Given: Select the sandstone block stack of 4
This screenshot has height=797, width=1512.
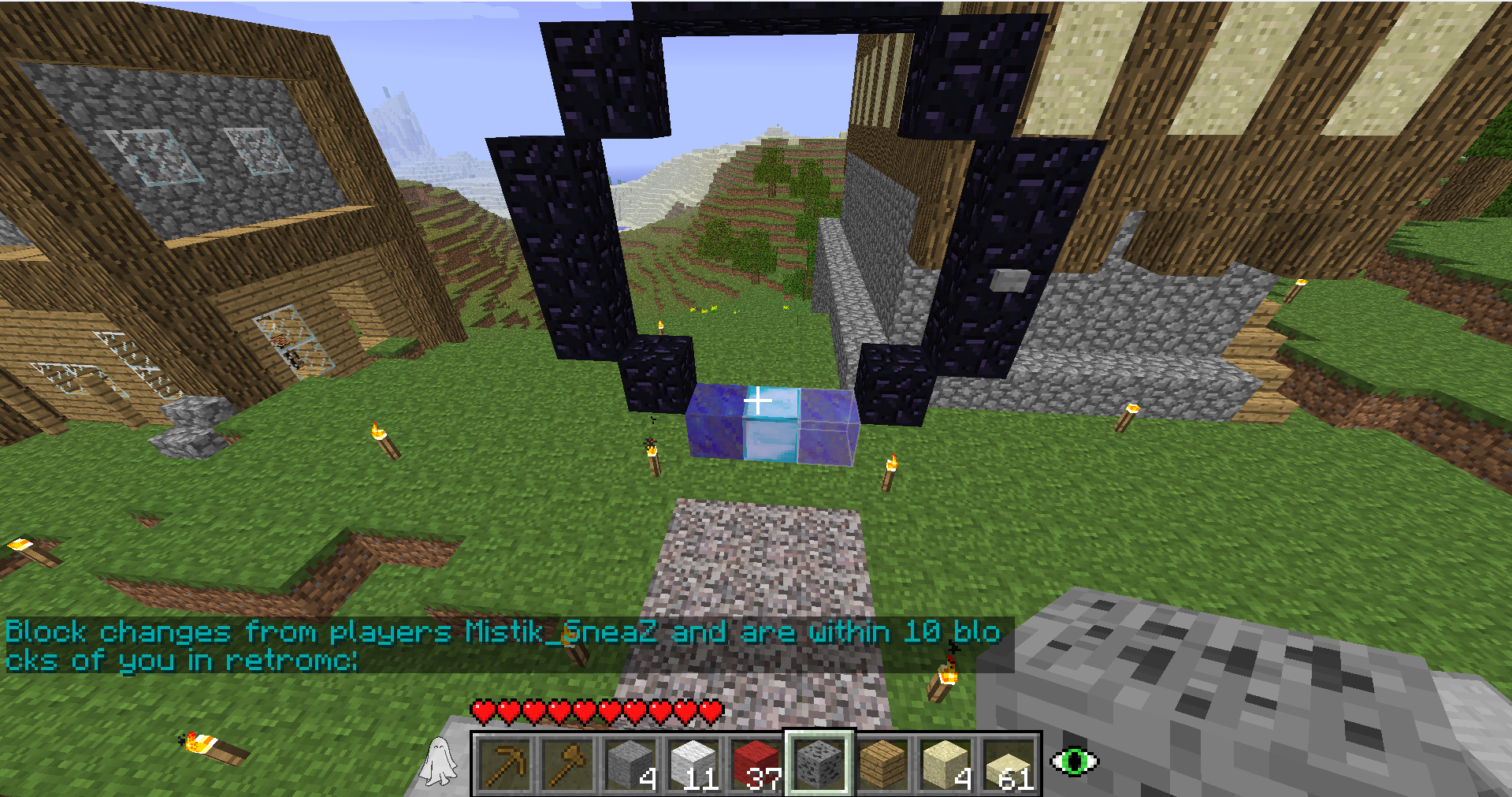Looking at the screenshot, I should tap(945, 763).
